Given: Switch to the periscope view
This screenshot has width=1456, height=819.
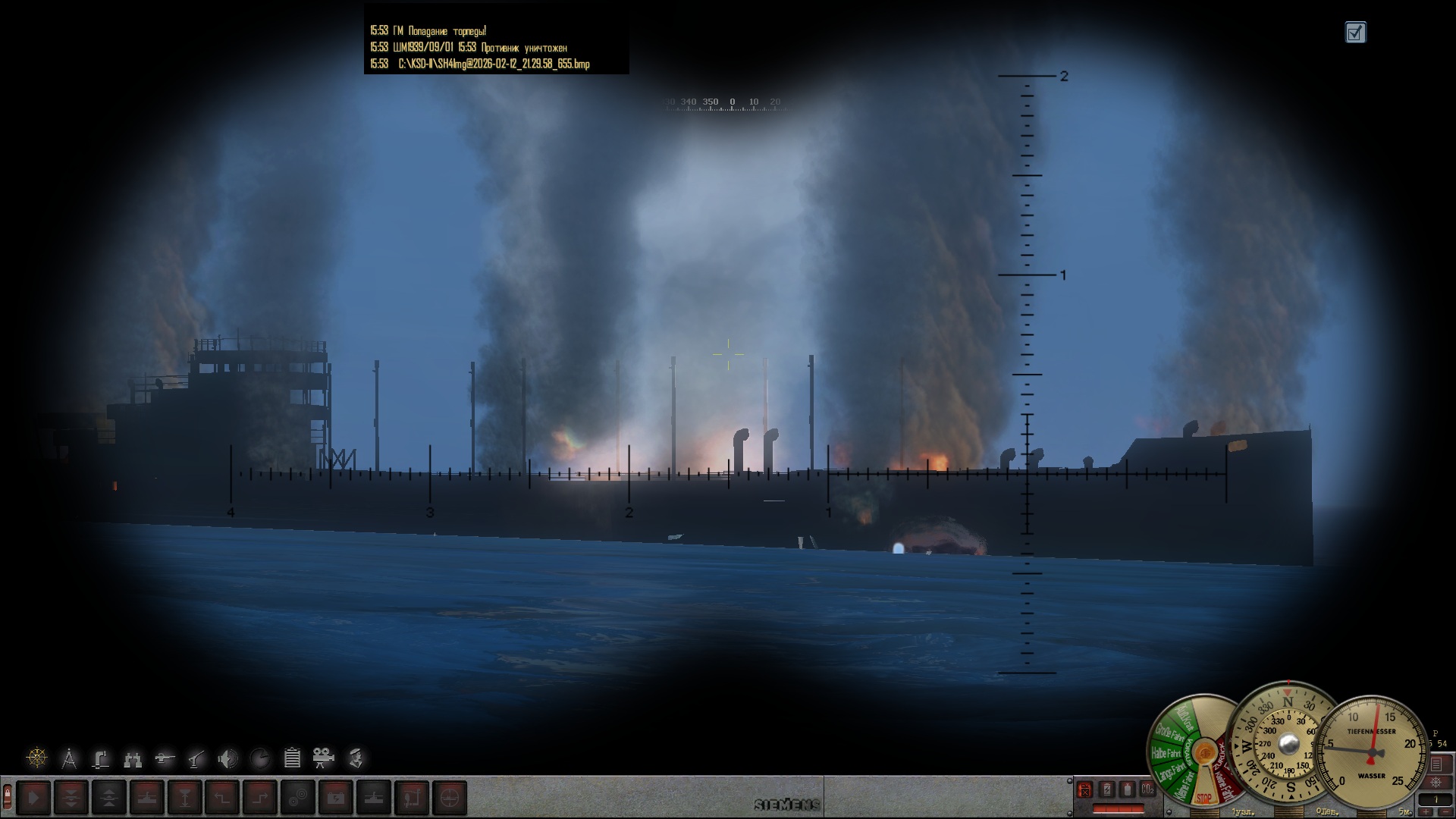Looking at the screenshot, I should point(101,758).
